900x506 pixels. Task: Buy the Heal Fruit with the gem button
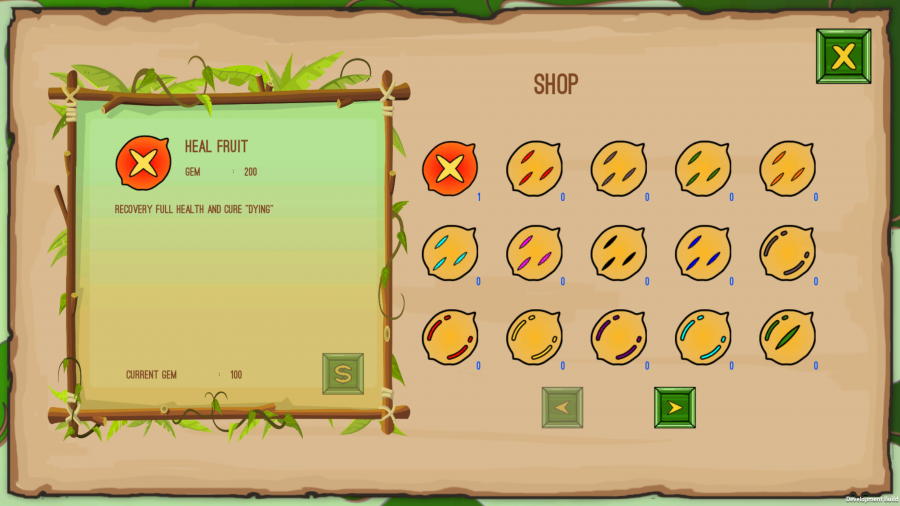click(x=343, y=373)
